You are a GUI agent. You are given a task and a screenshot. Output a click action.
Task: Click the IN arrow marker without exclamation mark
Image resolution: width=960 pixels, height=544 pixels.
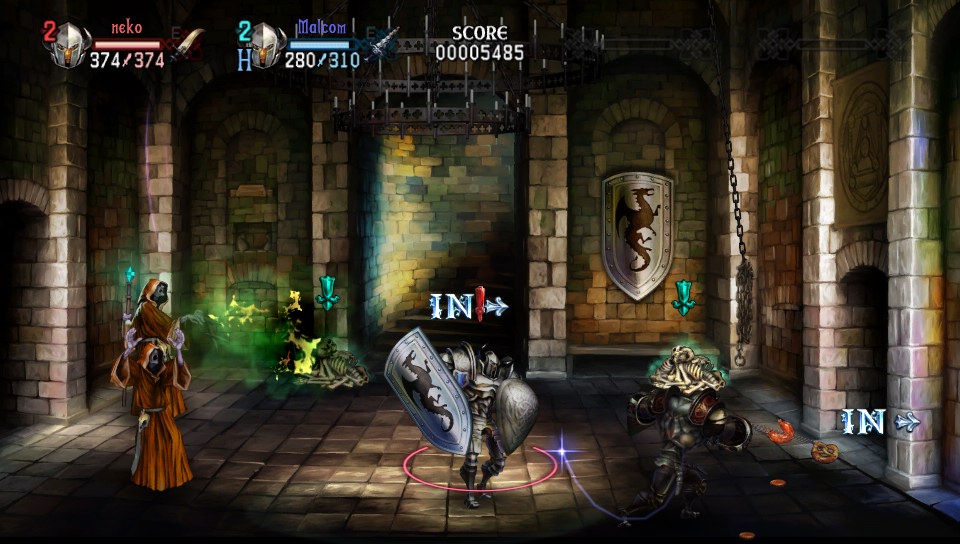coord(879,422)
